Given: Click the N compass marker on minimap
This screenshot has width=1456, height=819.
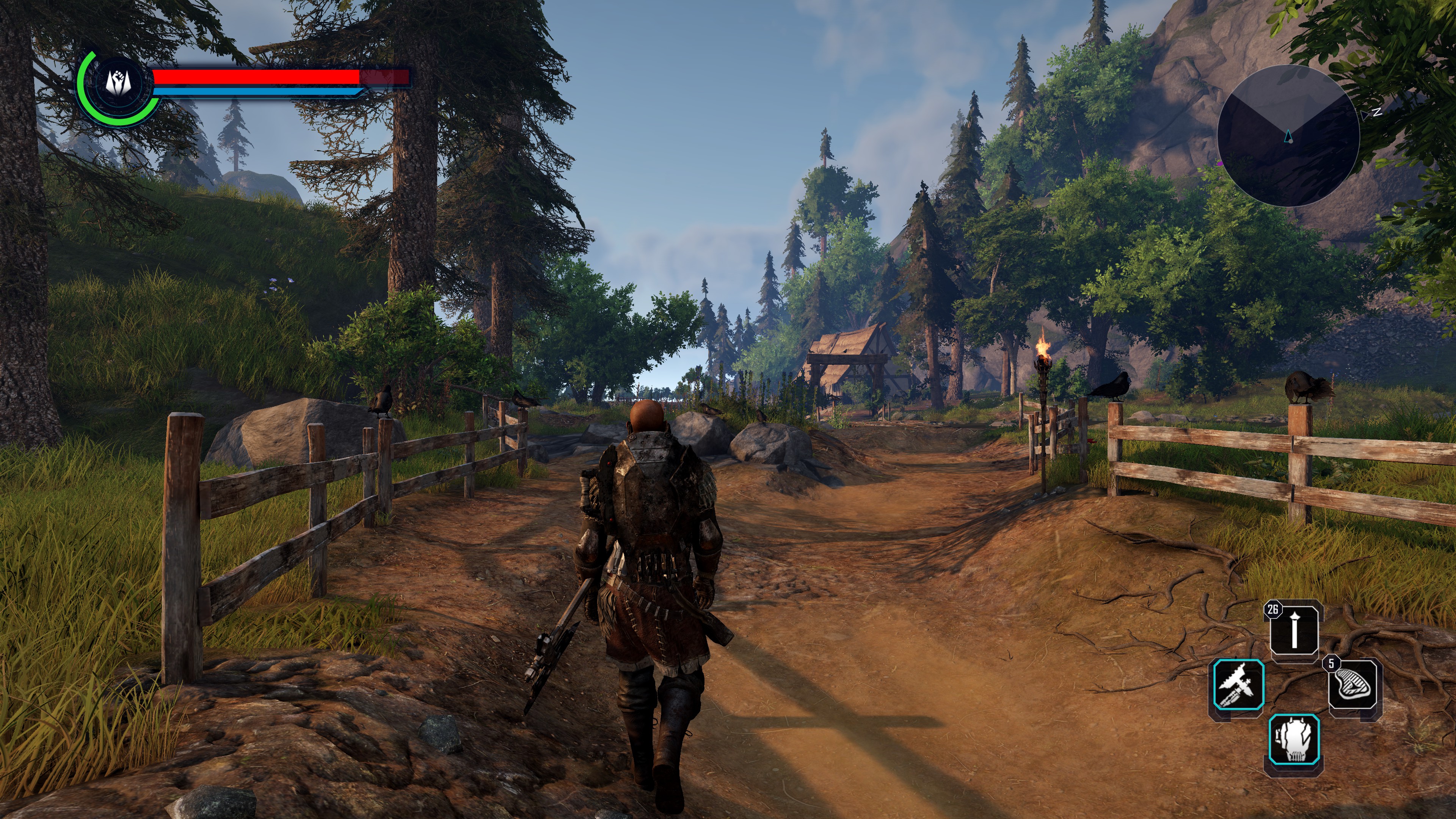Looking at the screenshot, I should (x=1377, y=112).
